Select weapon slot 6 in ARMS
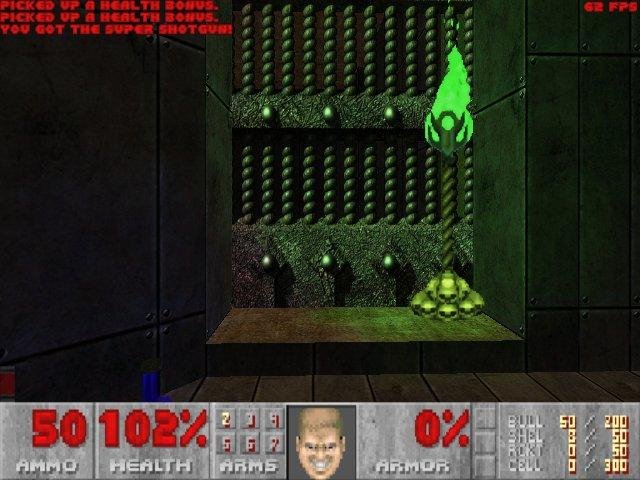This screenshot has width=640, height=480. click(x=250, y=442)
